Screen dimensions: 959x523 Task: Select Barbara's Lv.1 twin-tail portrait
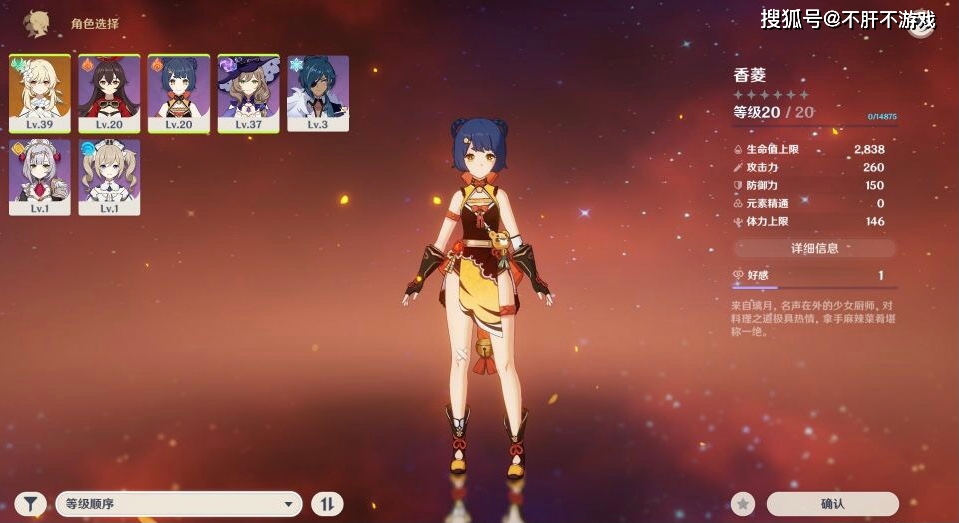click(x=109, y=177)
